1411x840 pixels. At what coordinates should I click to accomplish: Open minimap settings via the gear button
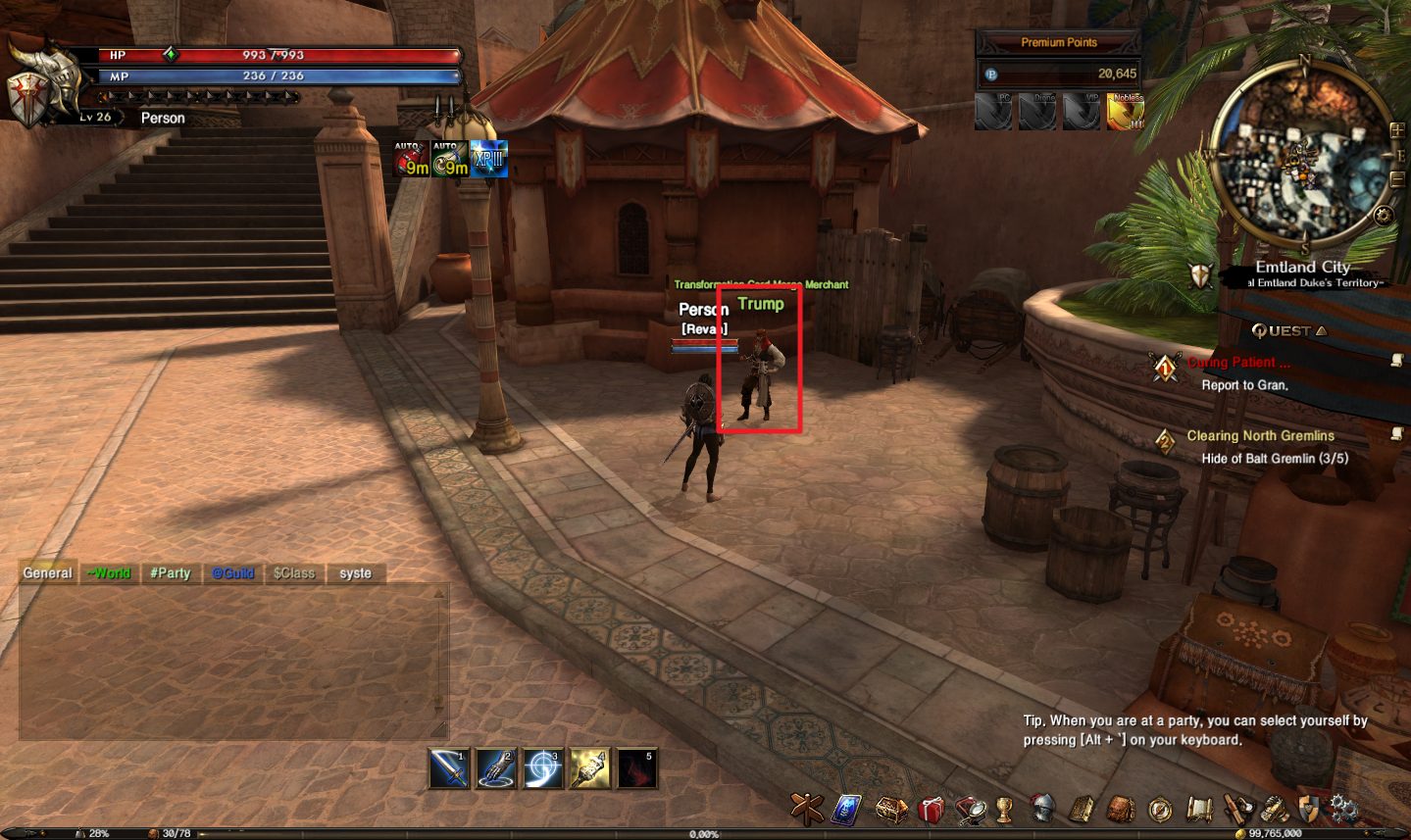pos(1383,216)
